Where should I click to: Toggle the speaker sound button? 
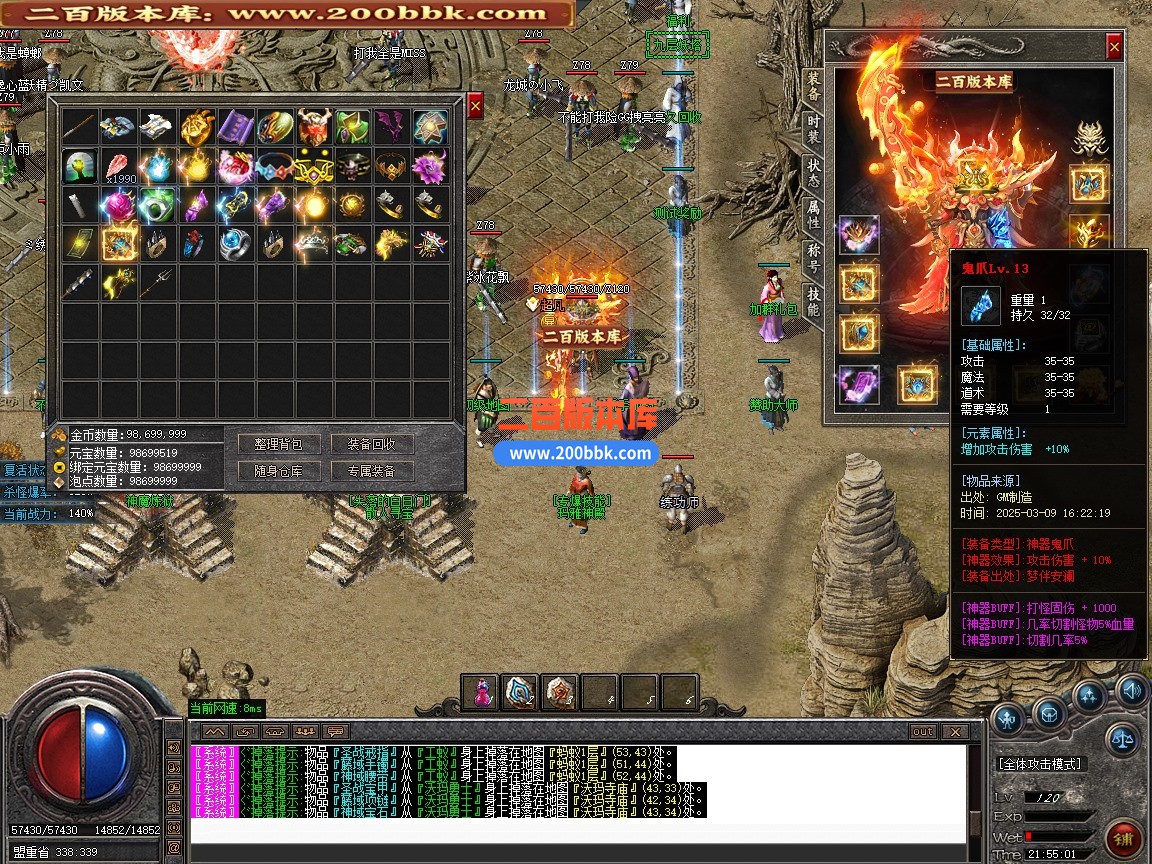click(x=1132, y=690)
